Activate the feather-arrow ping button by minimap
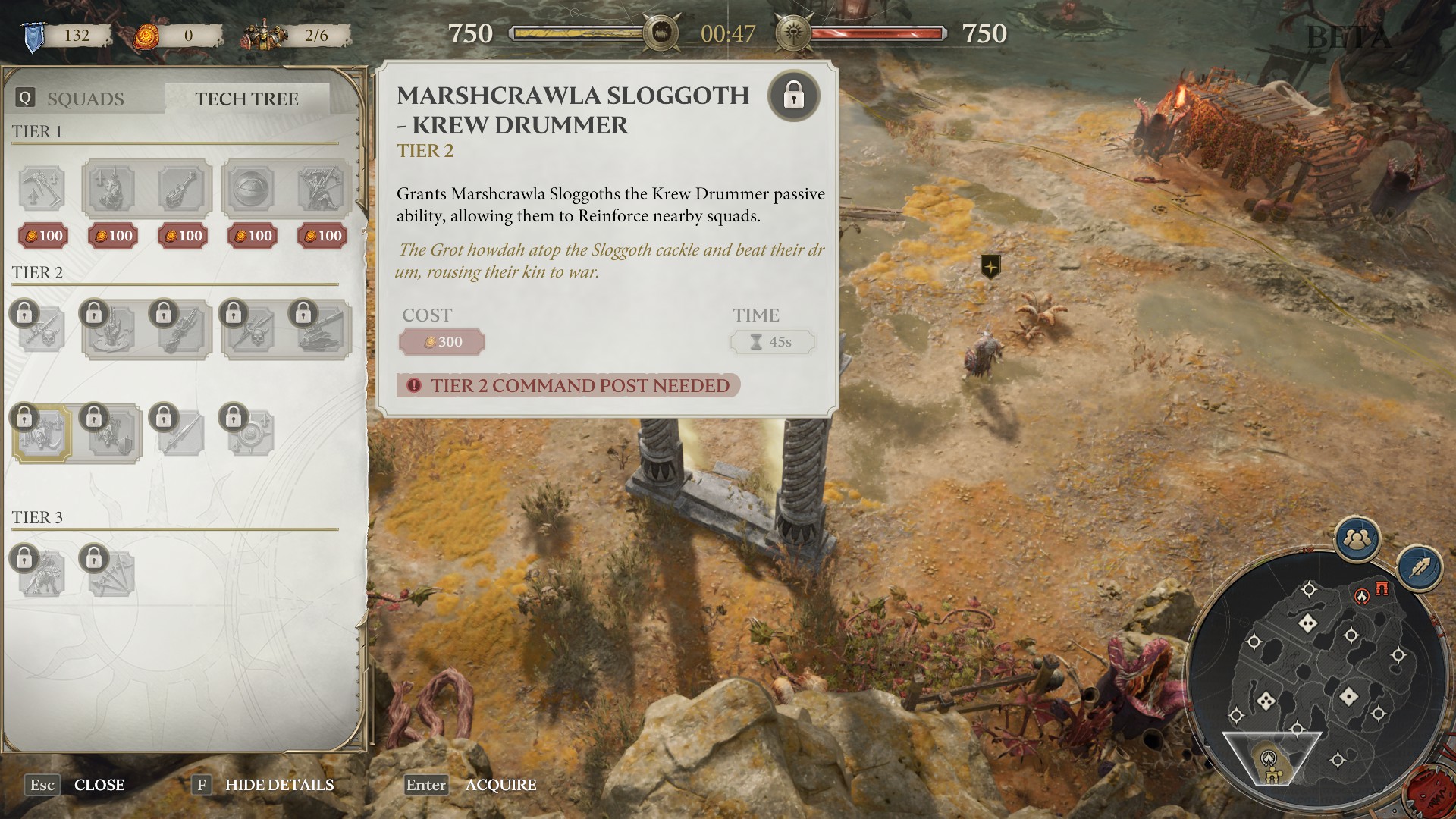This screenshot has height=819, width=1456. [1419, 567]
